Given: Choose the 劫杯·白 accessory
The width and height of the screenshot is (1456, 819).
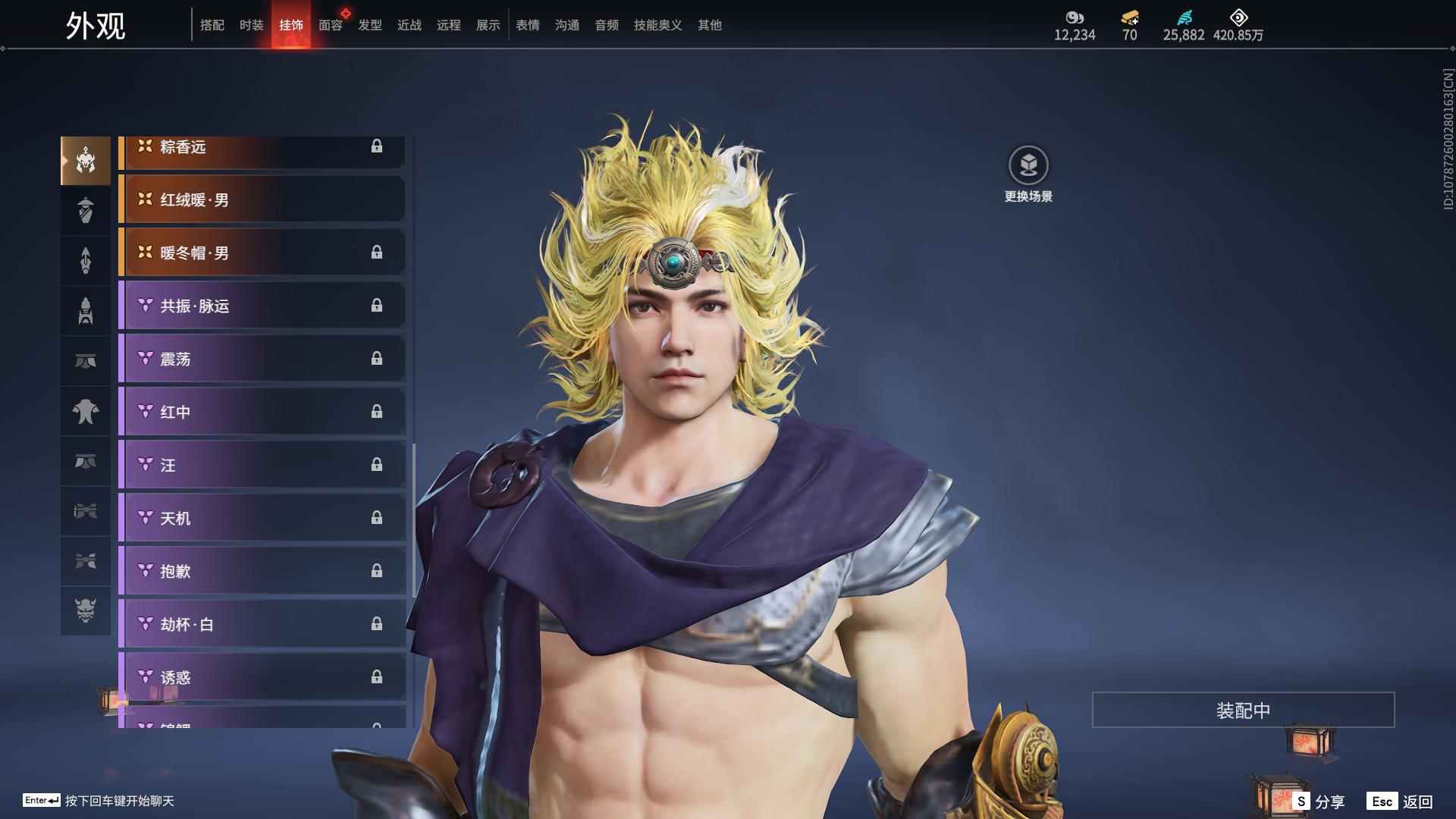Looking at the screenshot, I should point(262,624).
